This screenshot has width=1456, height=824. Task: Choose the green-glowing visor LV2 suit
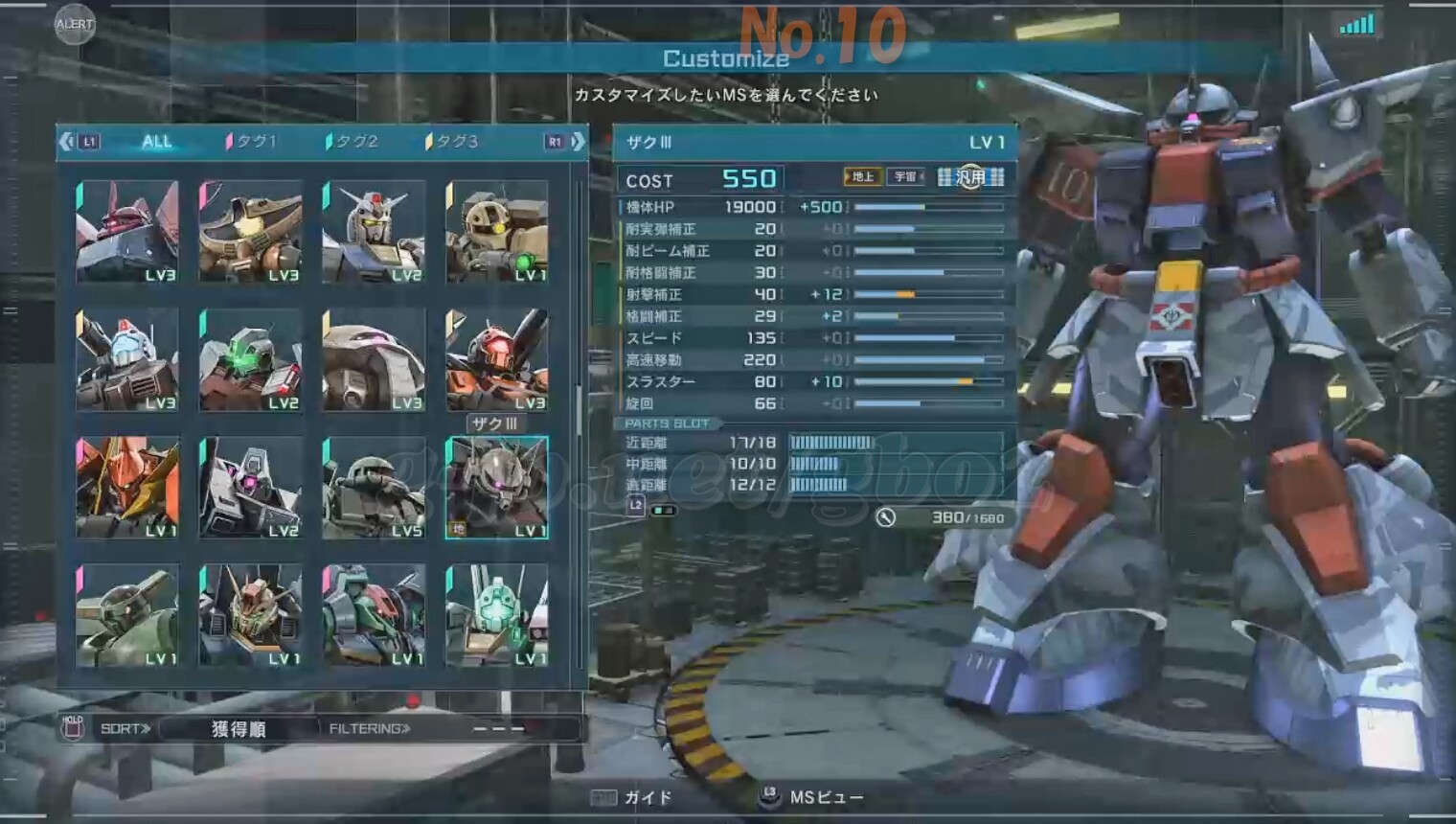(x=250, y=359)
